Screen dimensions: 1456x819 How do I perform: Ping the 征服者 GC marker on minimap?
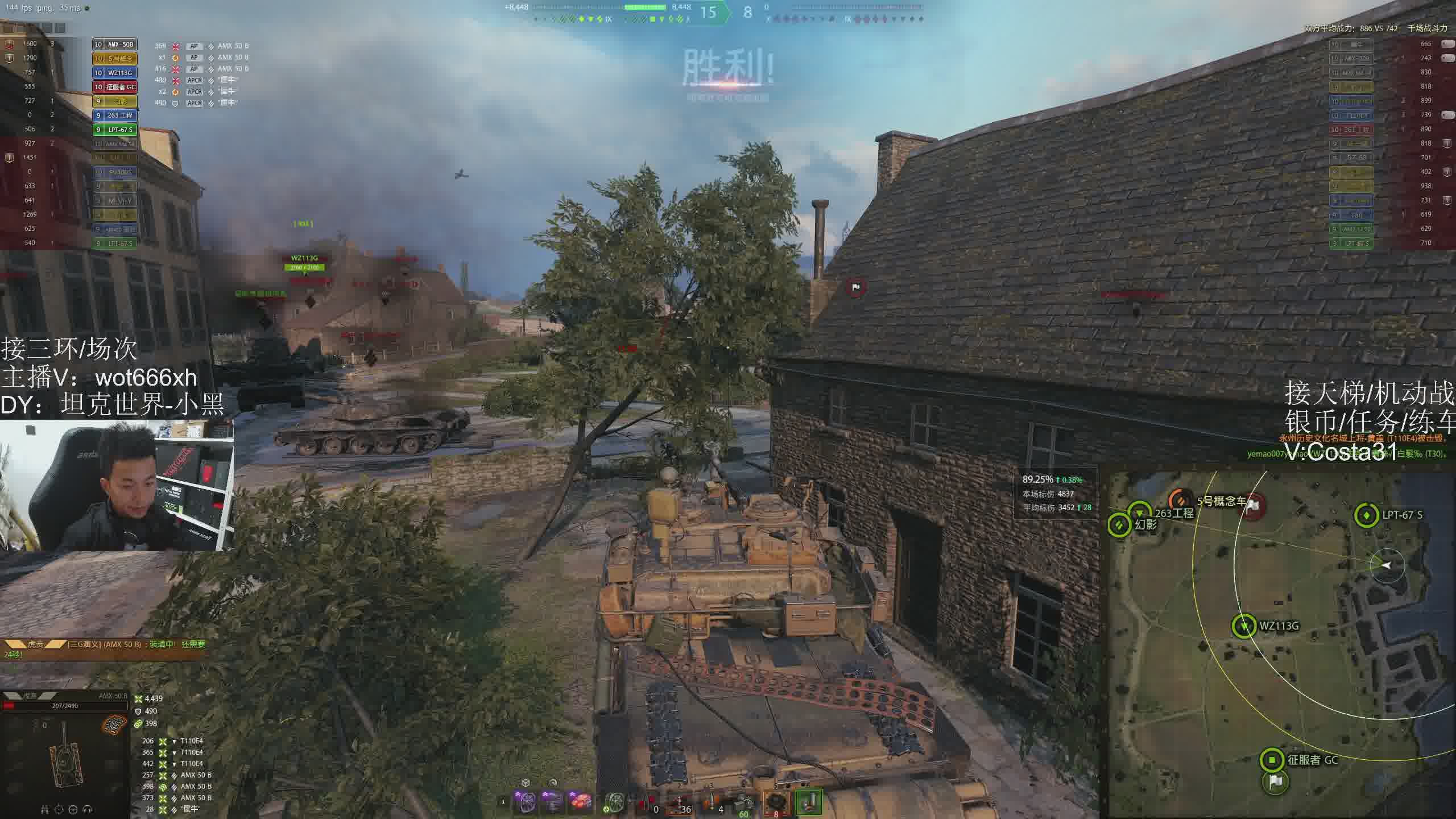click(1272, 759)
